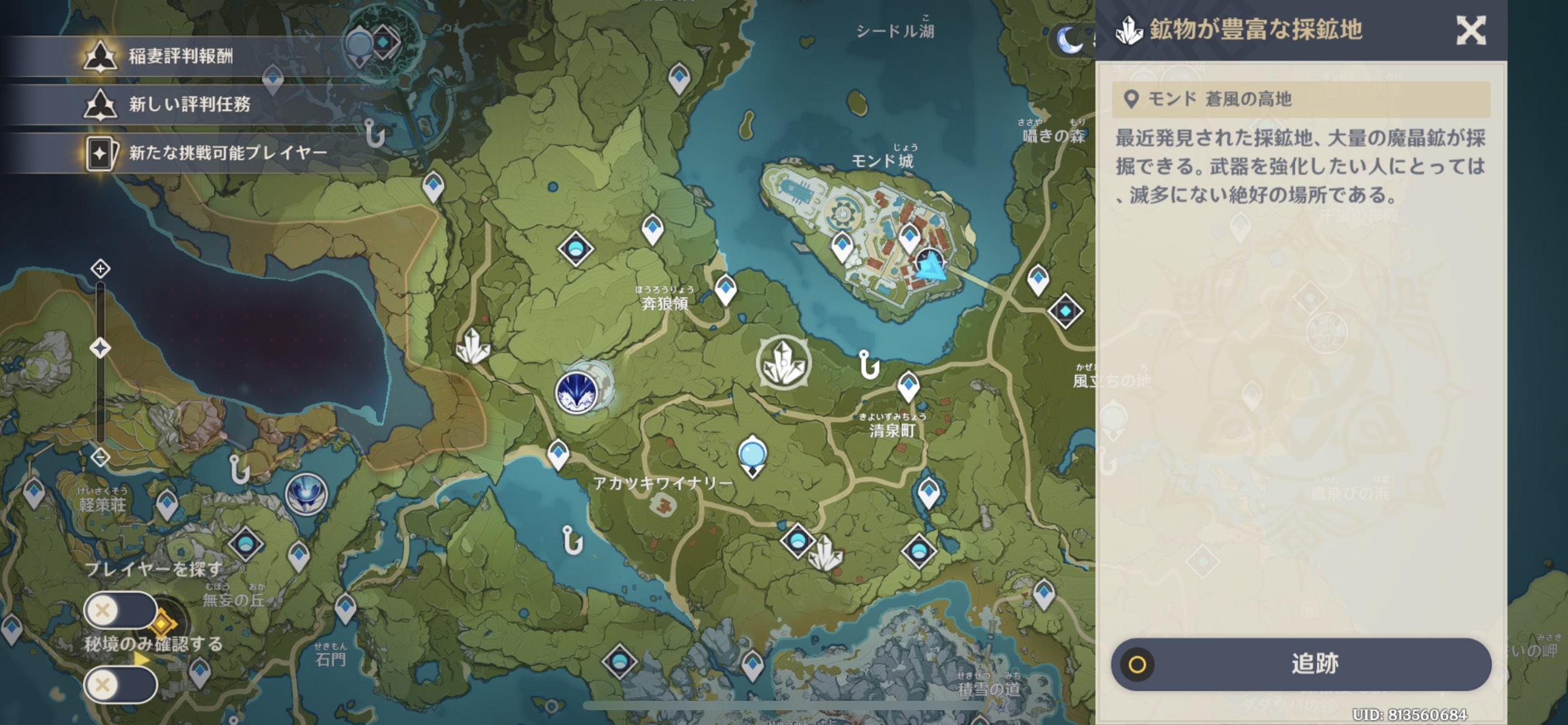Click the player location arrow in モンド城
Image resolution: width=1568 pixels, height=725 pixels.
[930, 268]
